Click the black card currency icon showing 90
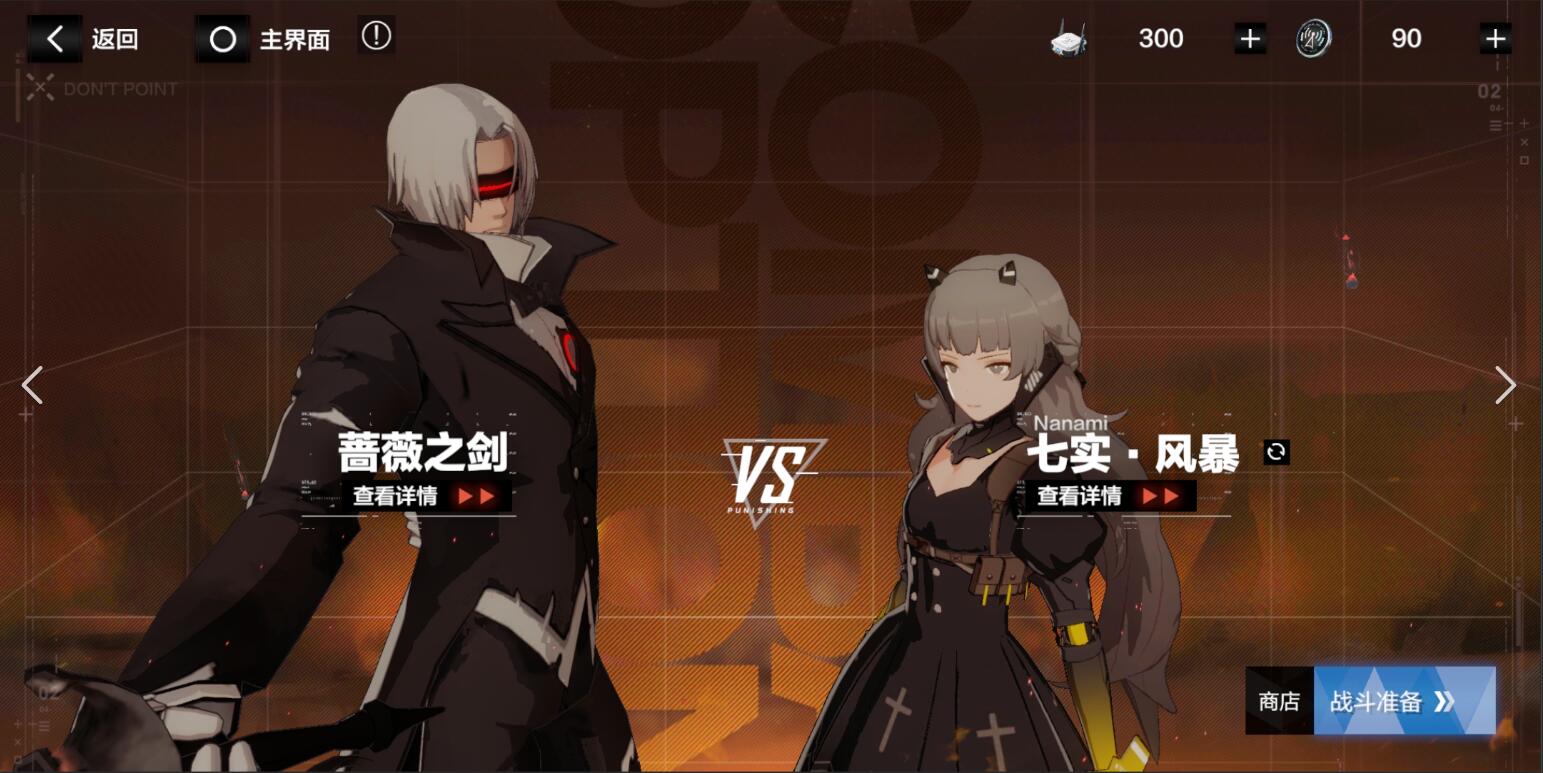 coord(1313,39)
